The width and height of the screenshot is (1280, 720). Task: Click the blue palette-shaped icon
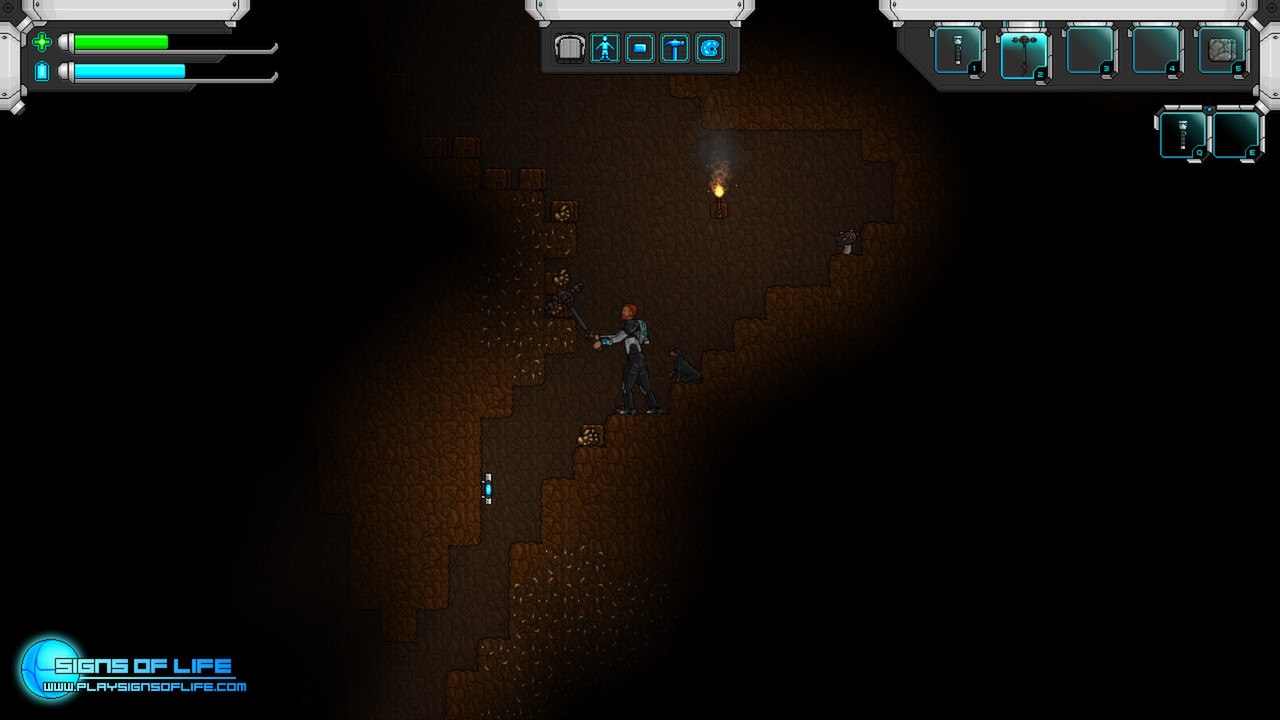(x=710, y=48)
